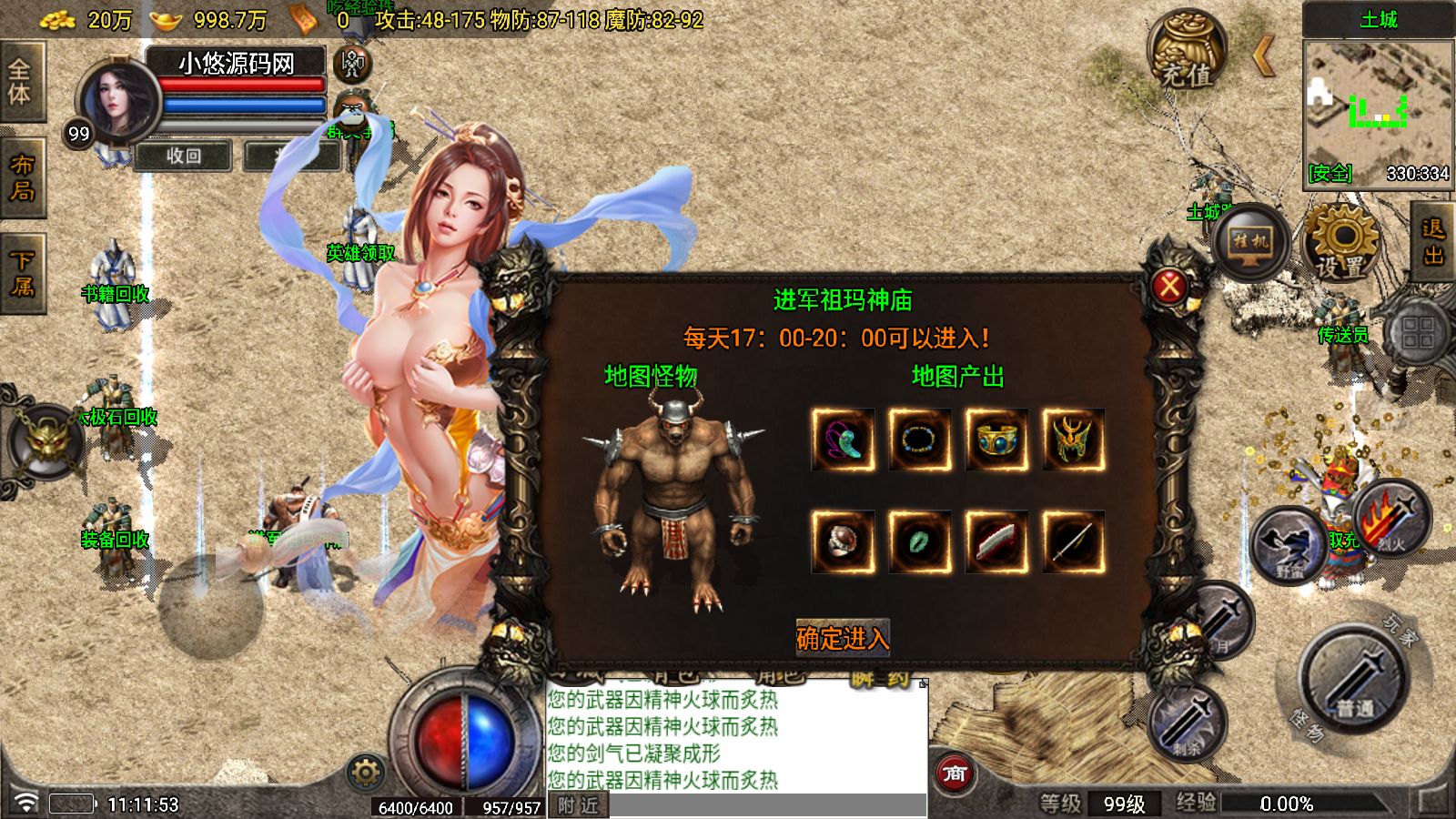The image size is (1456, 819).
Task: Open the 土城 minimap
Action: [x=1377, y=111]
